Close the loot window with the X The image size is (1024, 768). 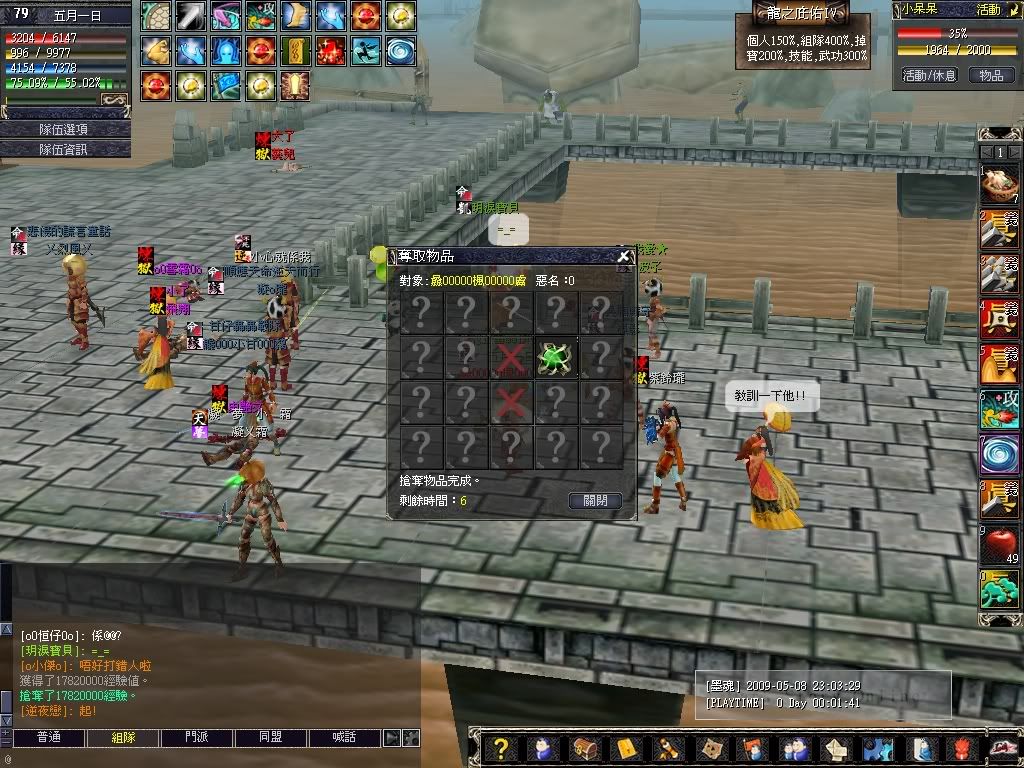[x=624, y=256]
